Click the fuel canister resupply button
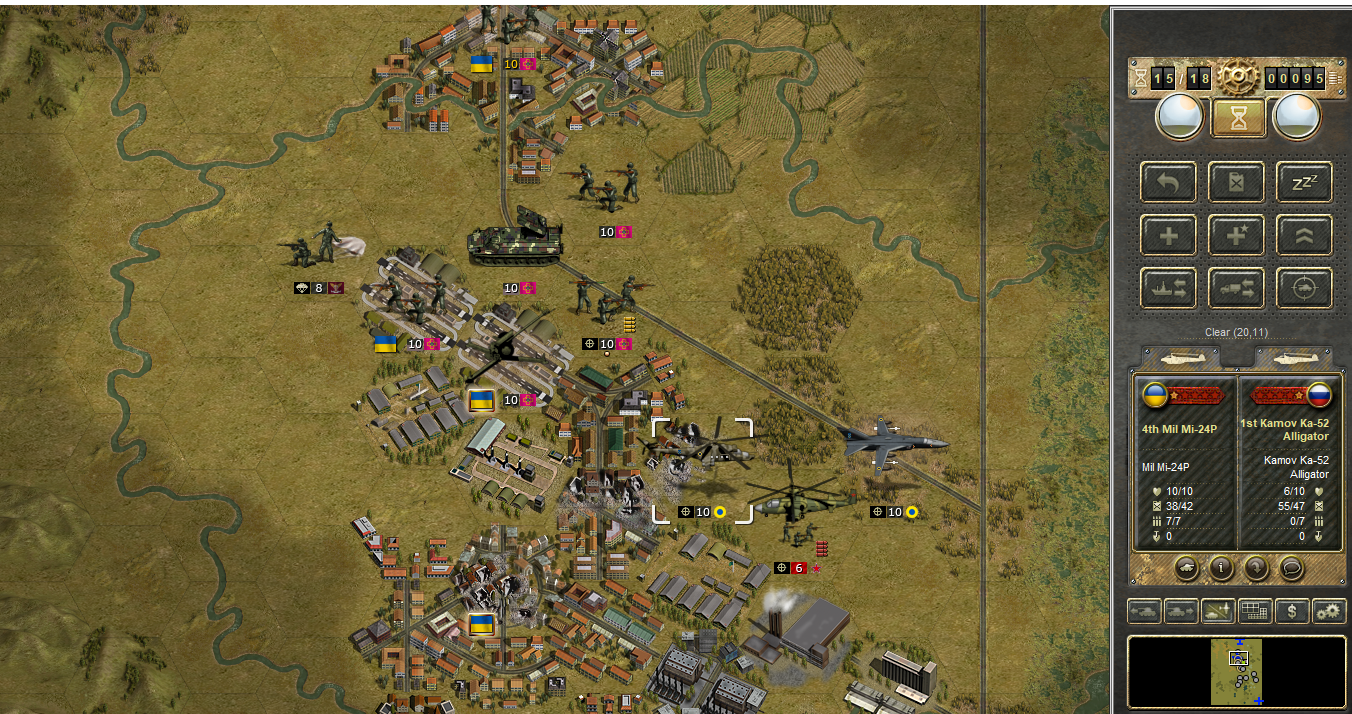This screenshot has height=714, width=1352. click(x=1236, y=182)
